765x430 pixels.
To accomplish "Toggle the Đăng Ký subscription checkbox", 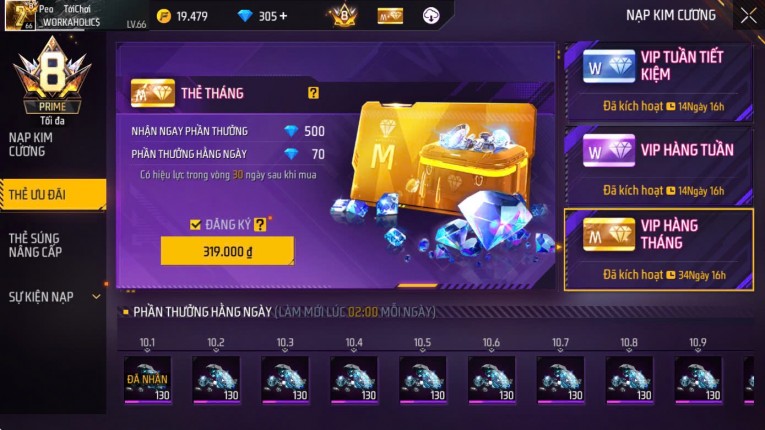I will coord(195,225).
